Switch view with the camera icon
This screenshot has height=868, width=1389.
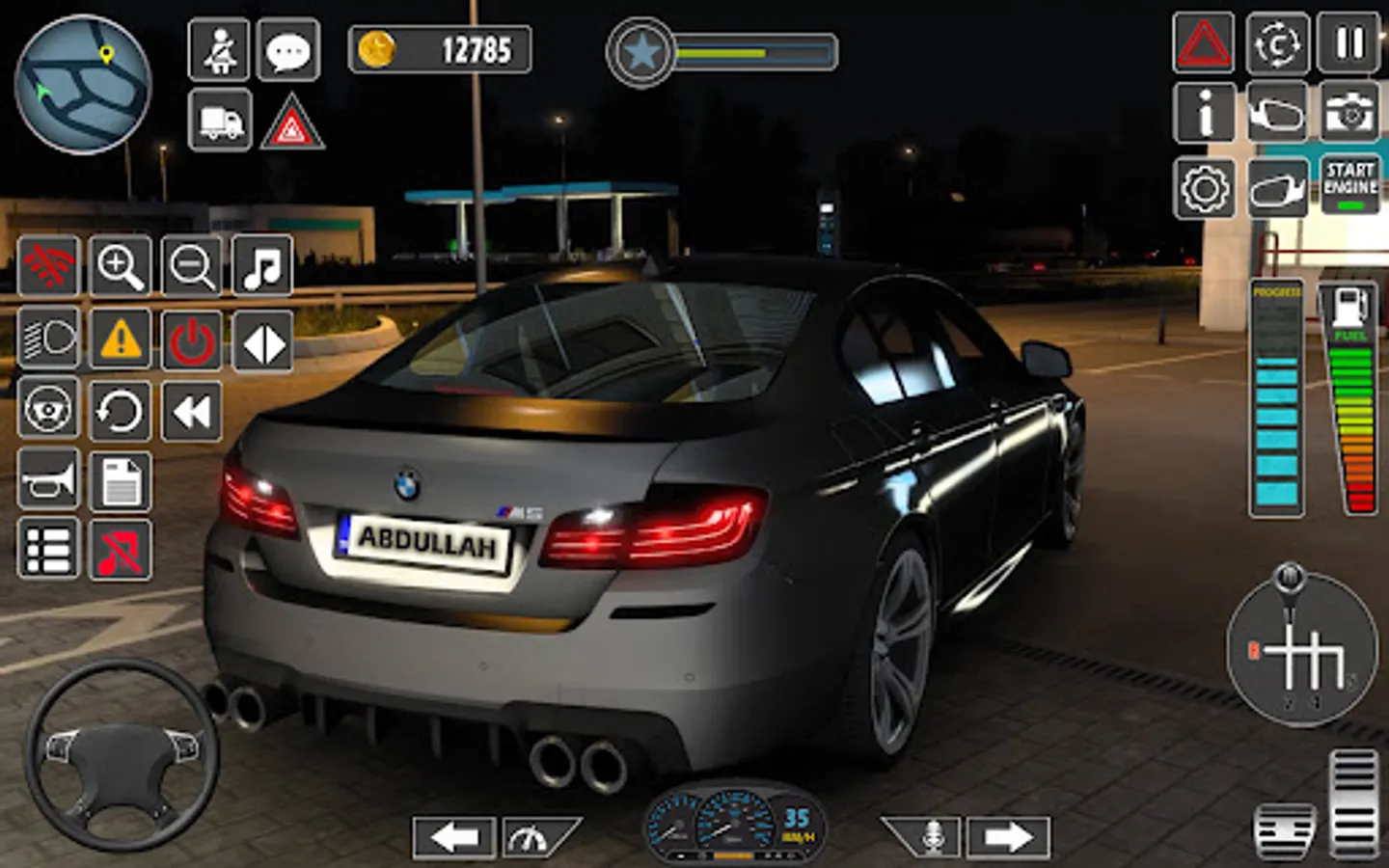(x=1348, y=114)
